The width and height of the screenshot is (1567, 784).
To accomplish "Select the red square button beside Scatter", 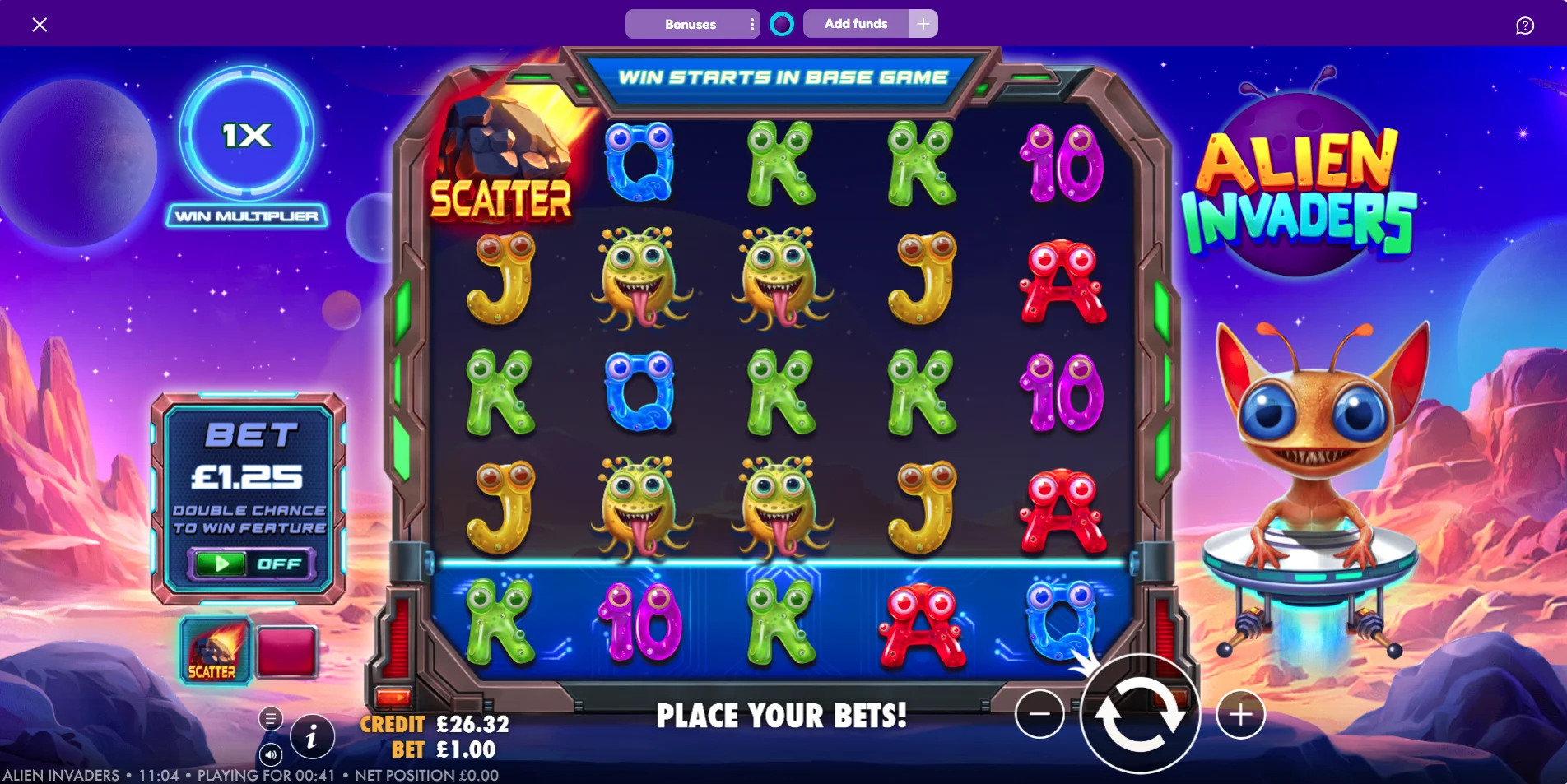I will 286,652.
